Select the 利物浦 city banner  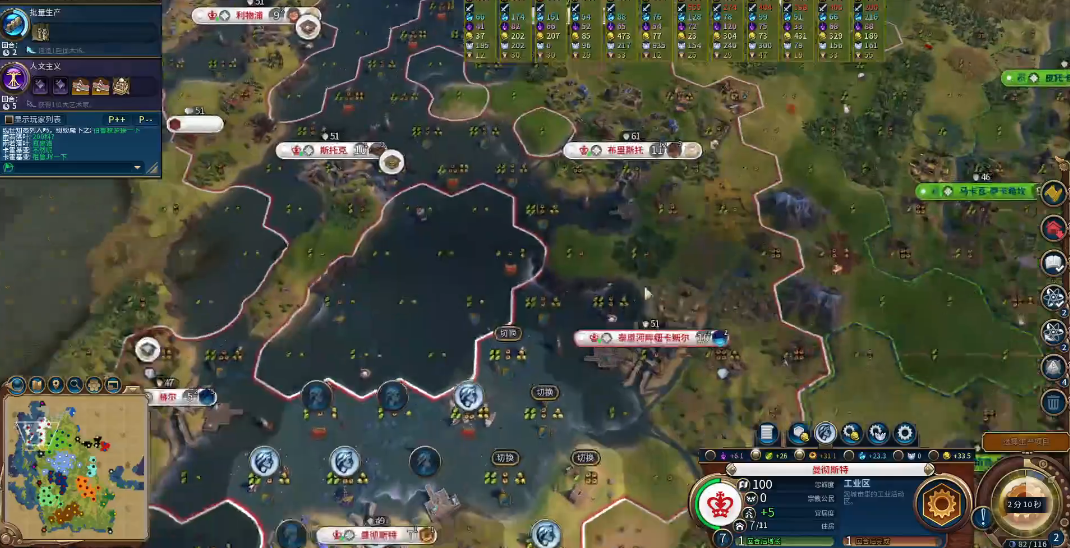coord(242,16)
